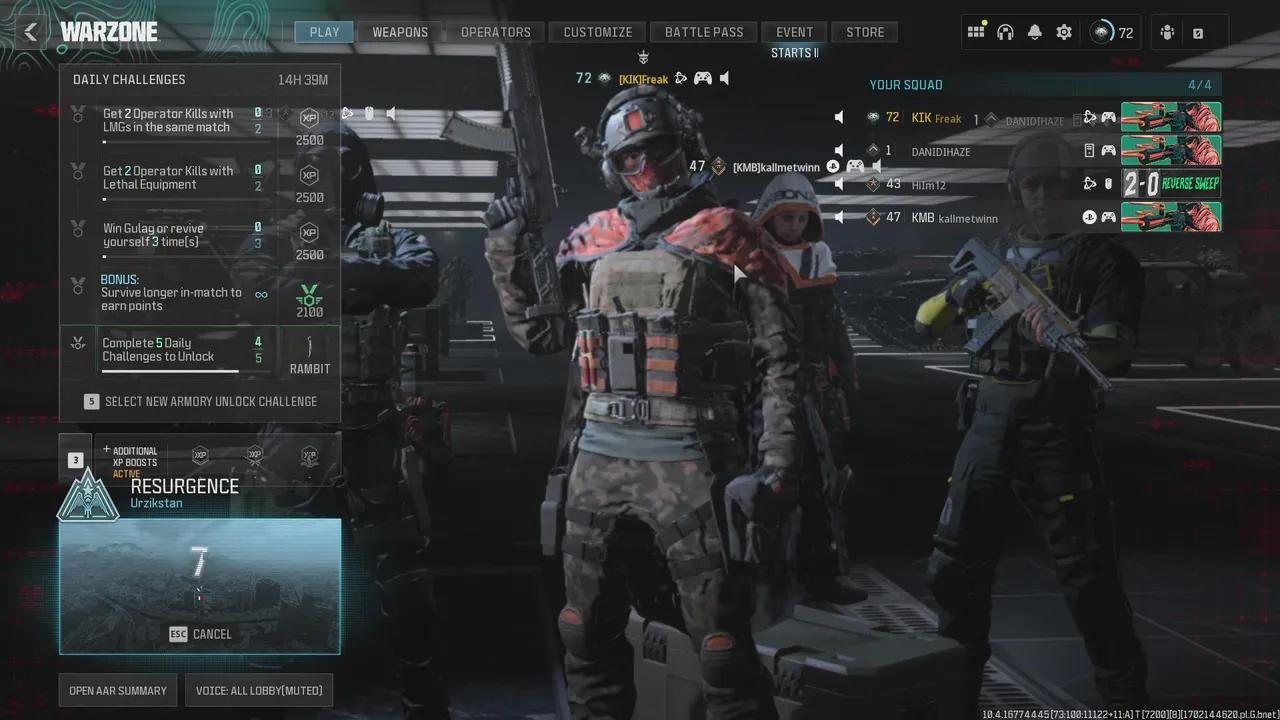Viewport: 1280px width, 720px height.
Task: Switch to the Play tab
Action: (324, 32)
